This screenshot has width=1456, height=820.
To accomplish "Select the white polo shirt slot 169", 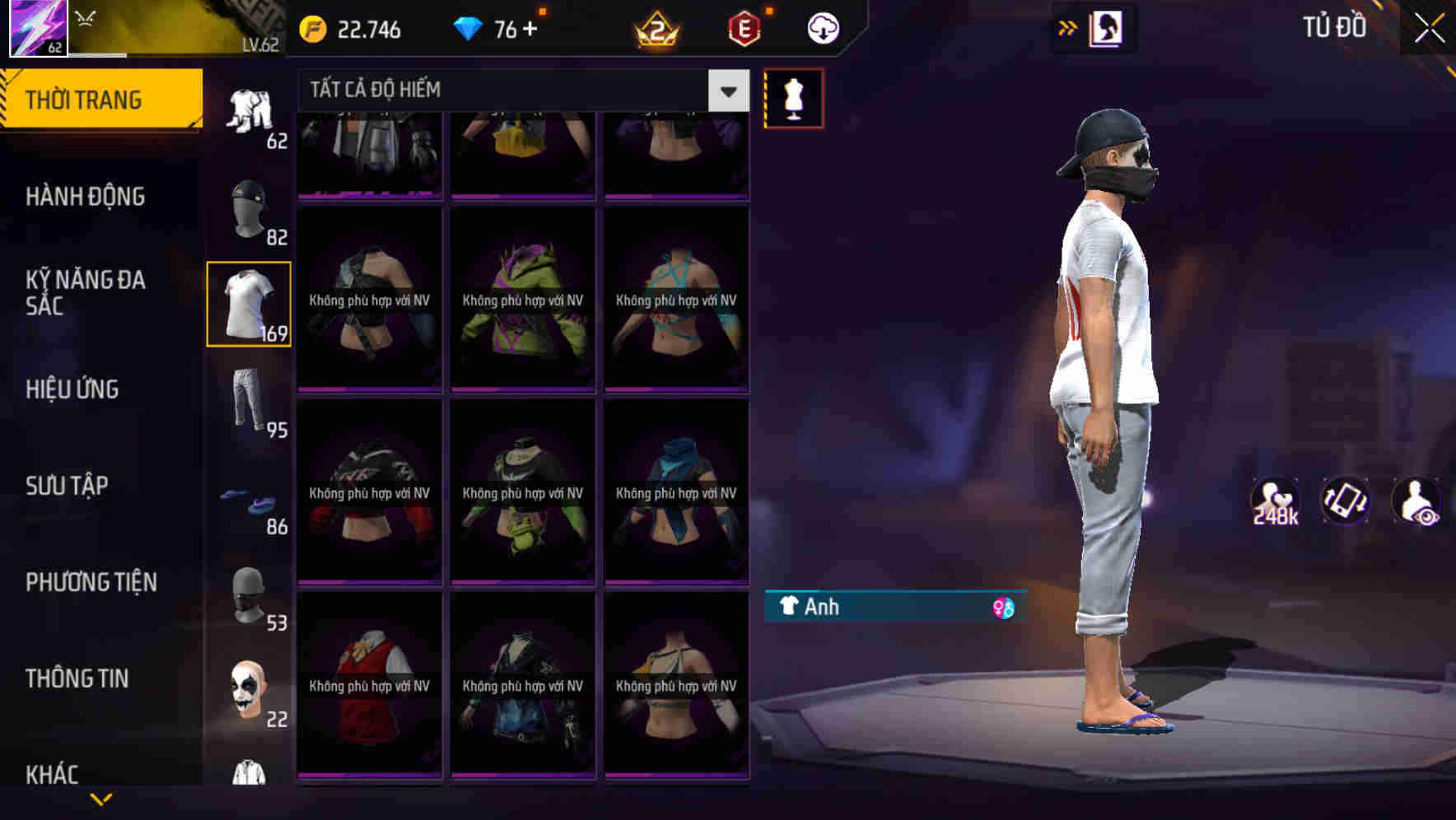I will (x=248, y=302).
